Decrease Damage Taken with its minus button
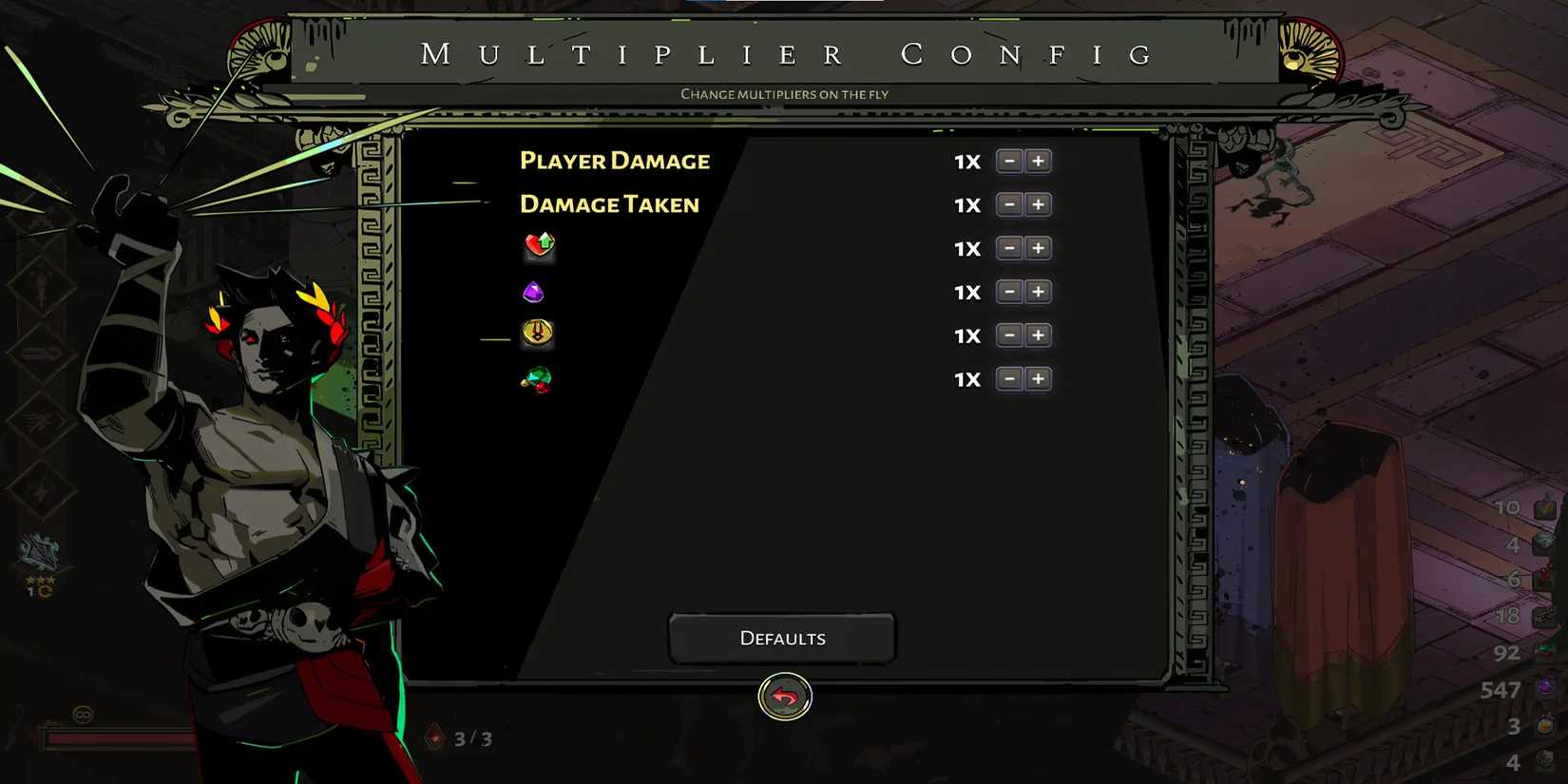 point(1009,204)
